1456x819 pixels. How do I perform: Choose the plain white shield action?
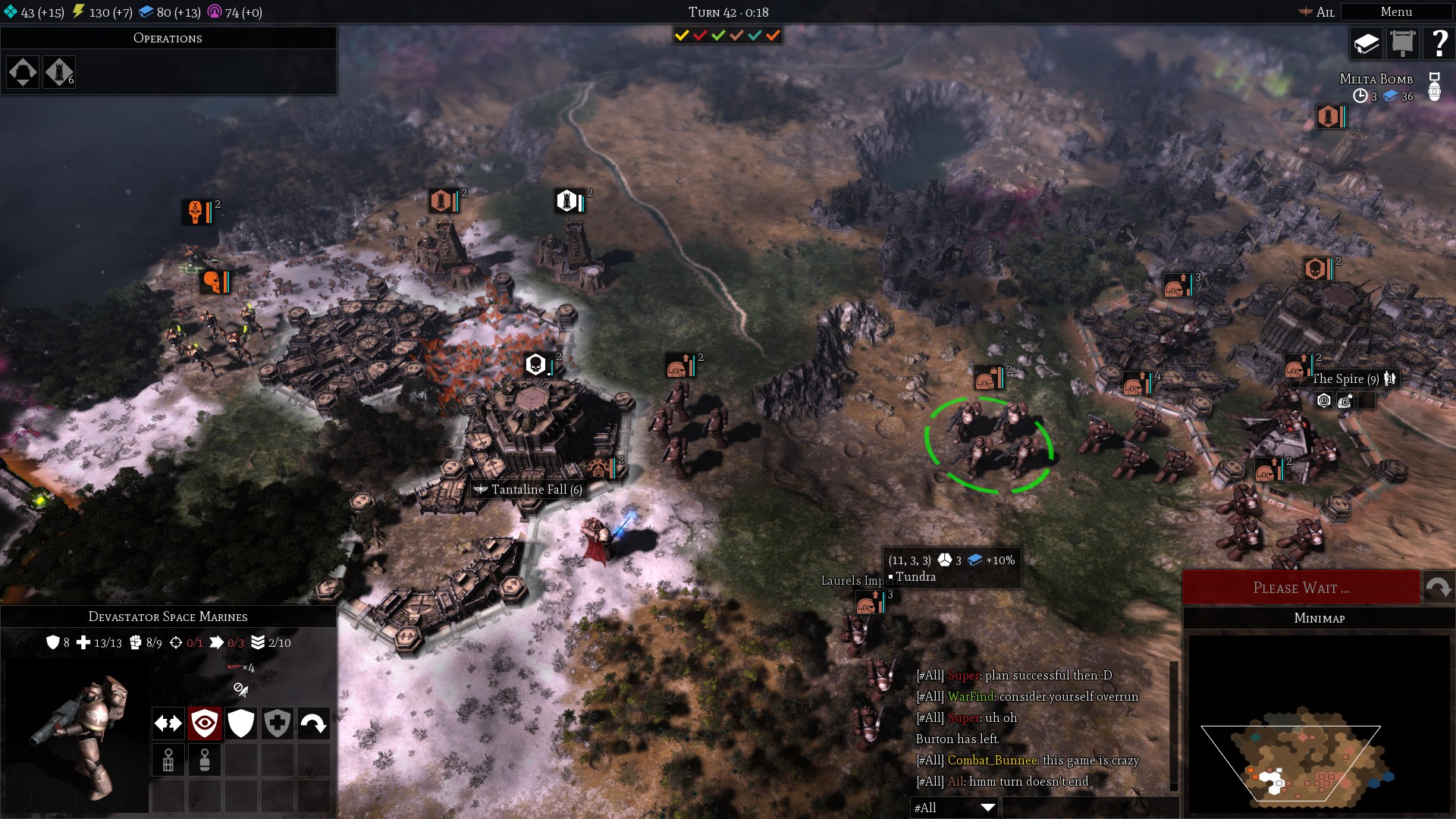[241, 723]
